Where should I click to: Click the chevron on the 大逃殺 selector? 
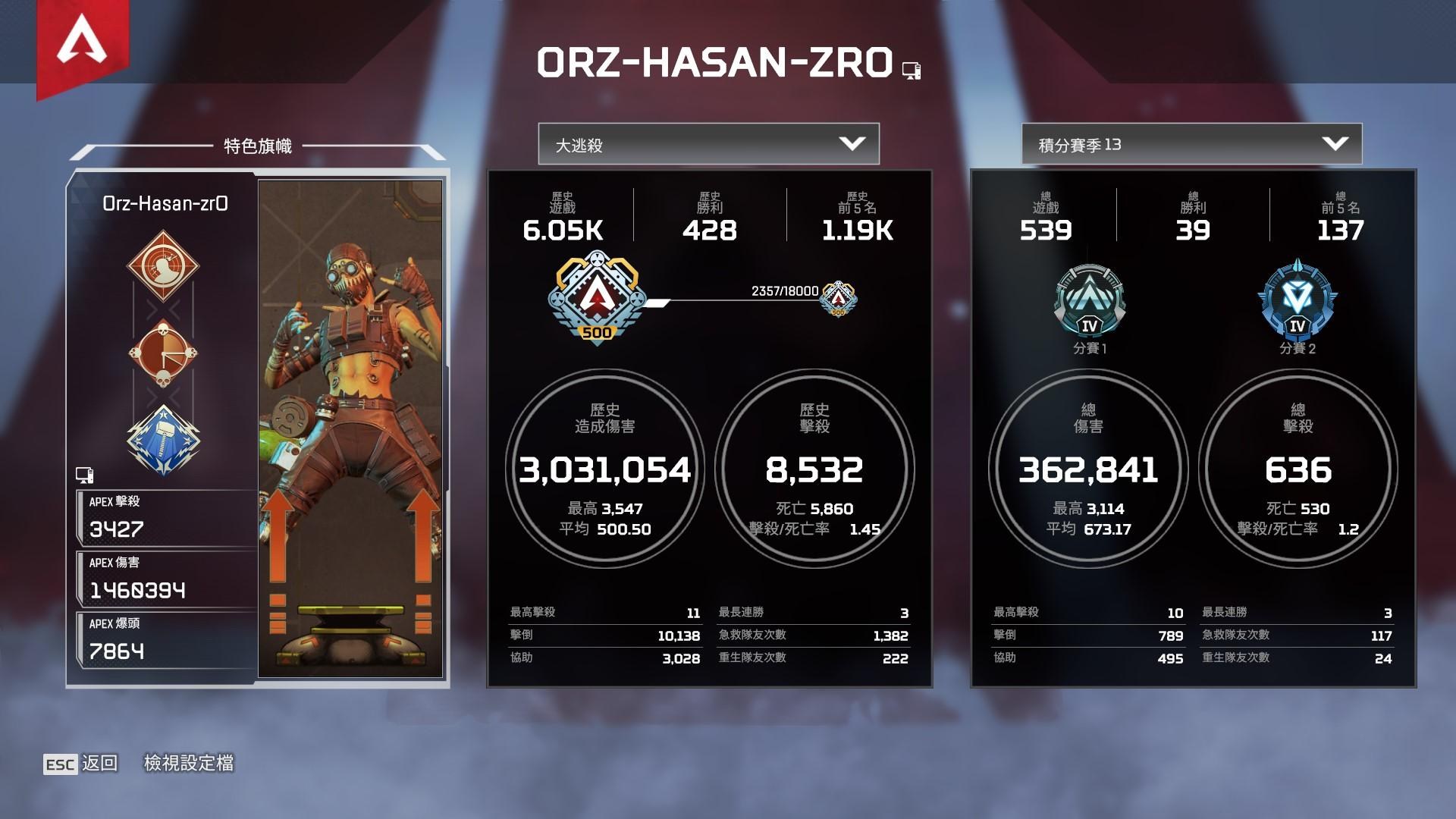coord(854,143)
